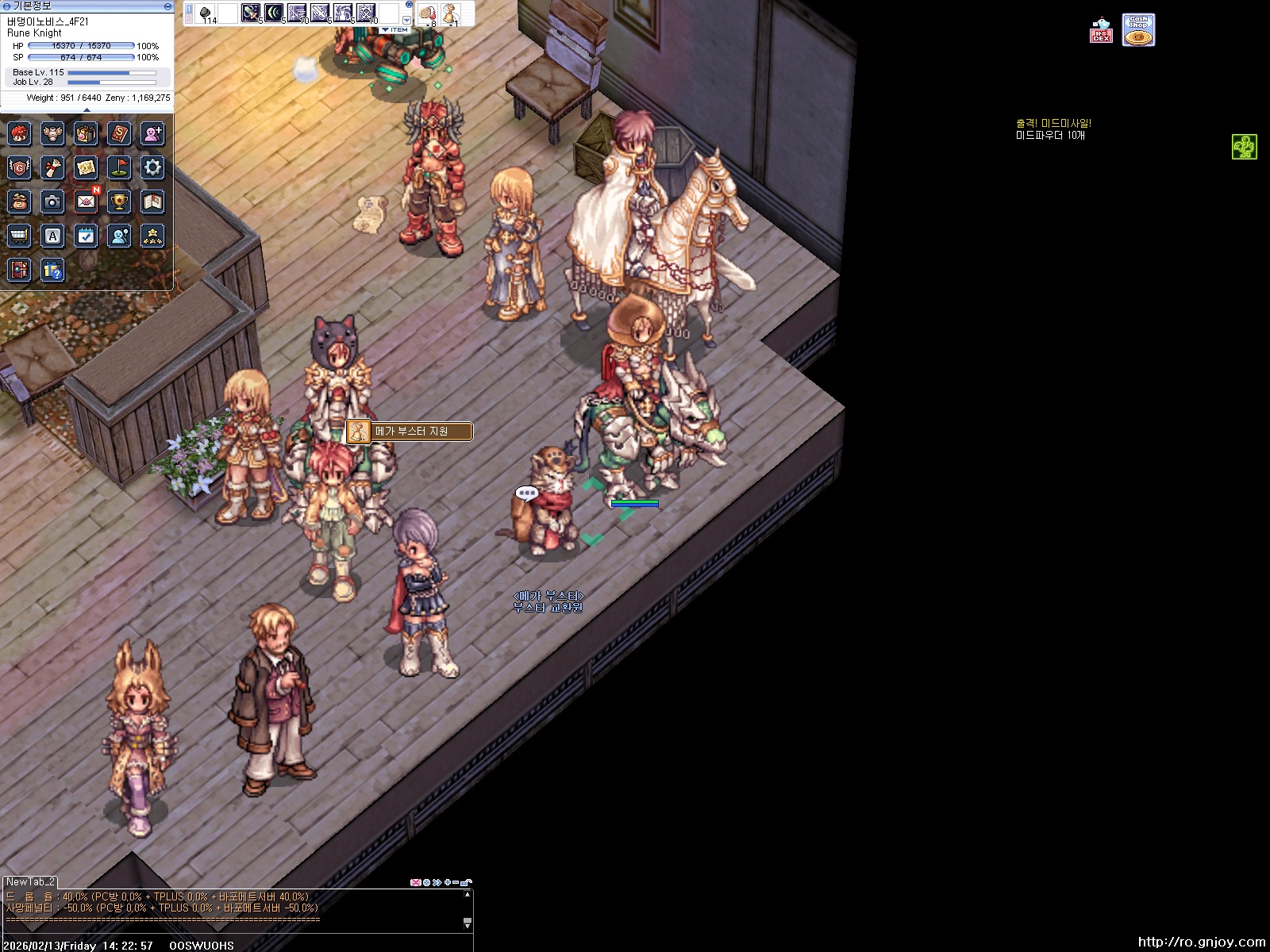This screenshot has height=952, width=1270.
Task: Open the world map parchment icon
Action: coord(86,167)
